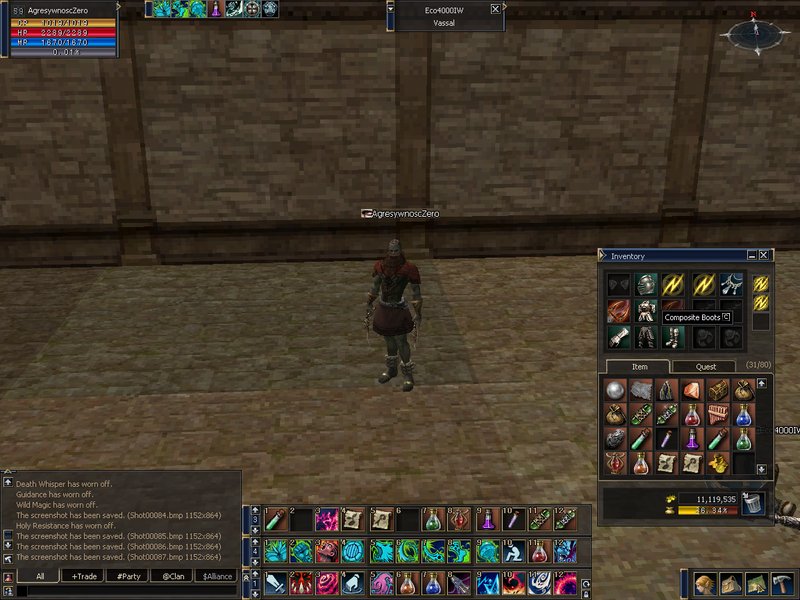Minimize the Inventory window
Viewport: 800px width, 600px height.
point(751,256)
